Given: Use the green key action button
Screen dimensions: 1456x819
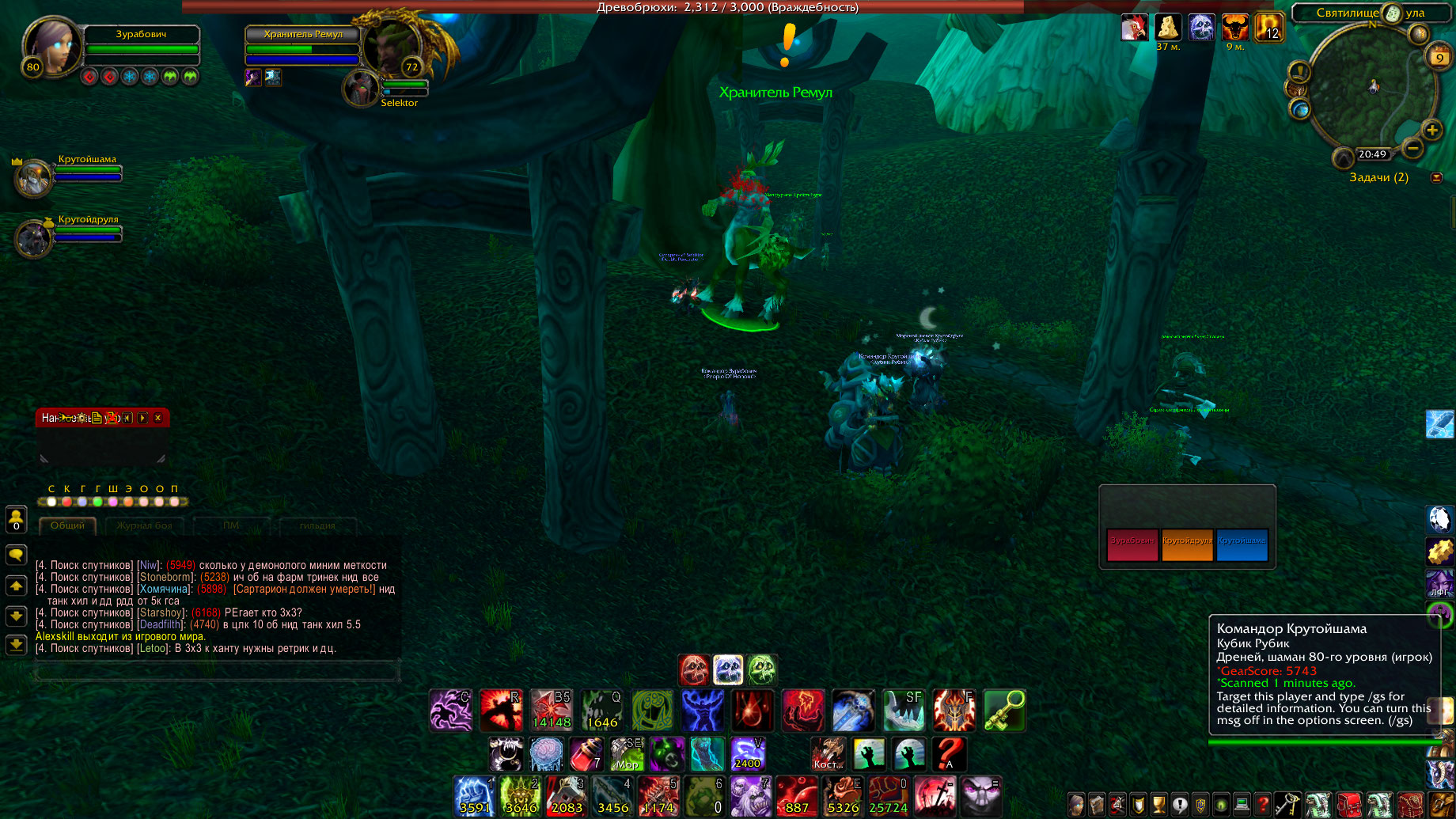Looking at the screenshot, I should [1004, 710].
